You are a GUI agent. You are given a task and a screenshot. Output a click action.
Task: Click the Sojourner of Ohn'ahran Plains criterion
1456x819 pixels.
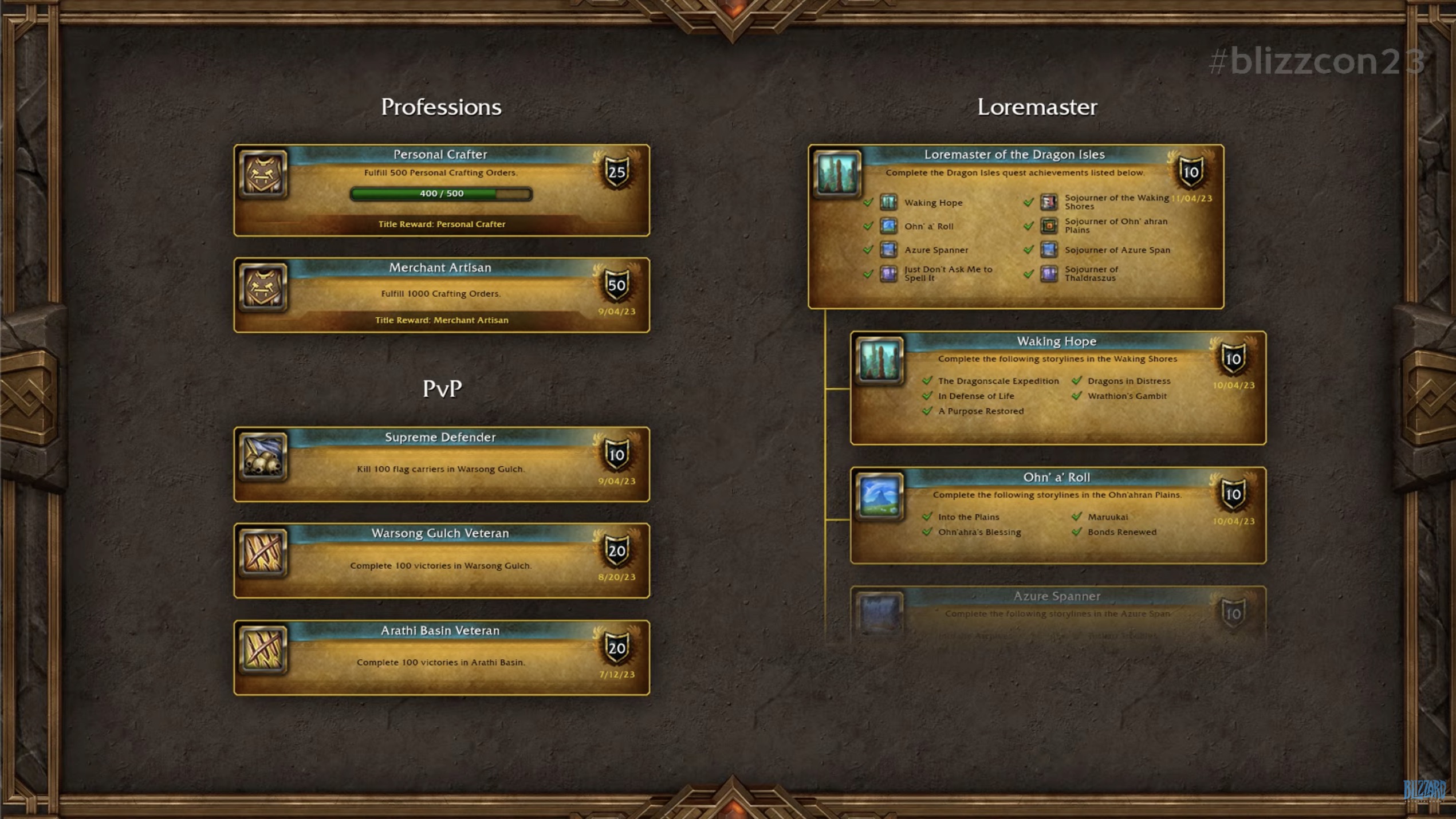tap(1115, 226)
